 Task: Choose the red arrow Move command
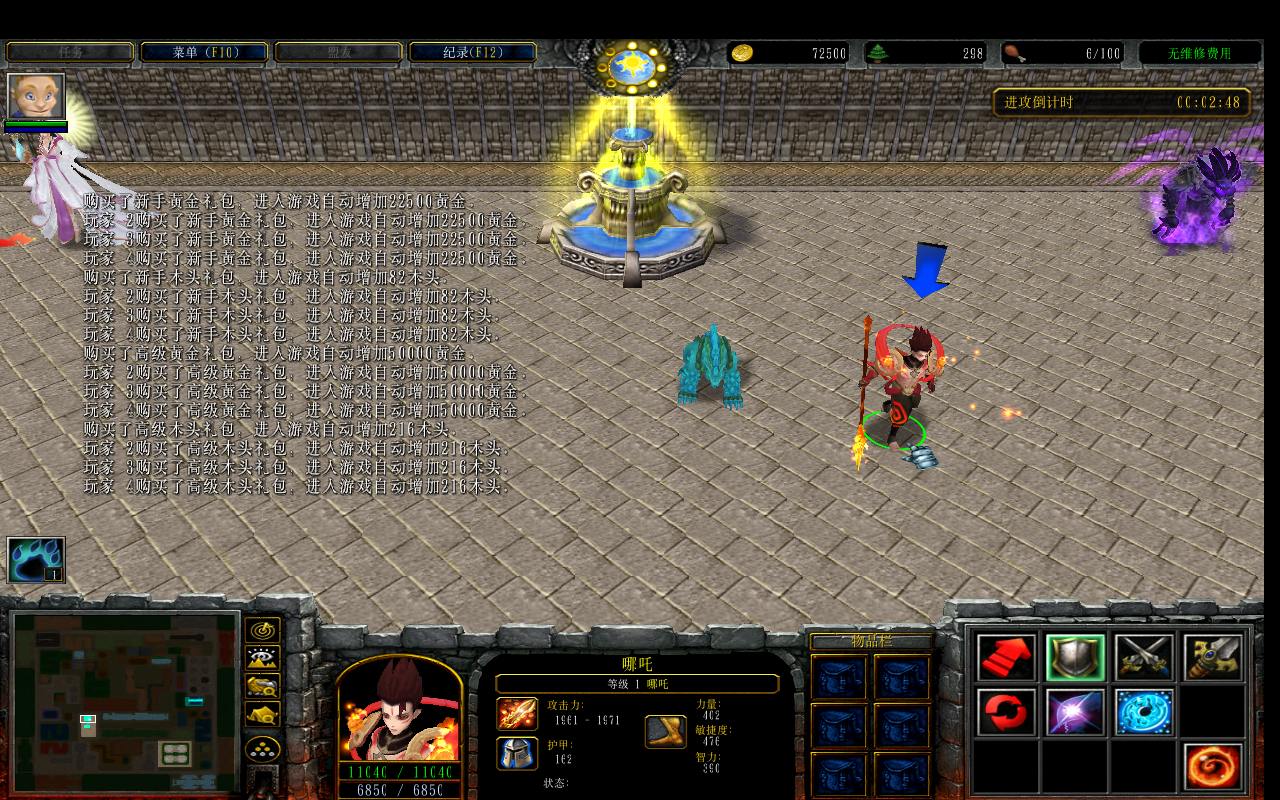pos(1006,657)
